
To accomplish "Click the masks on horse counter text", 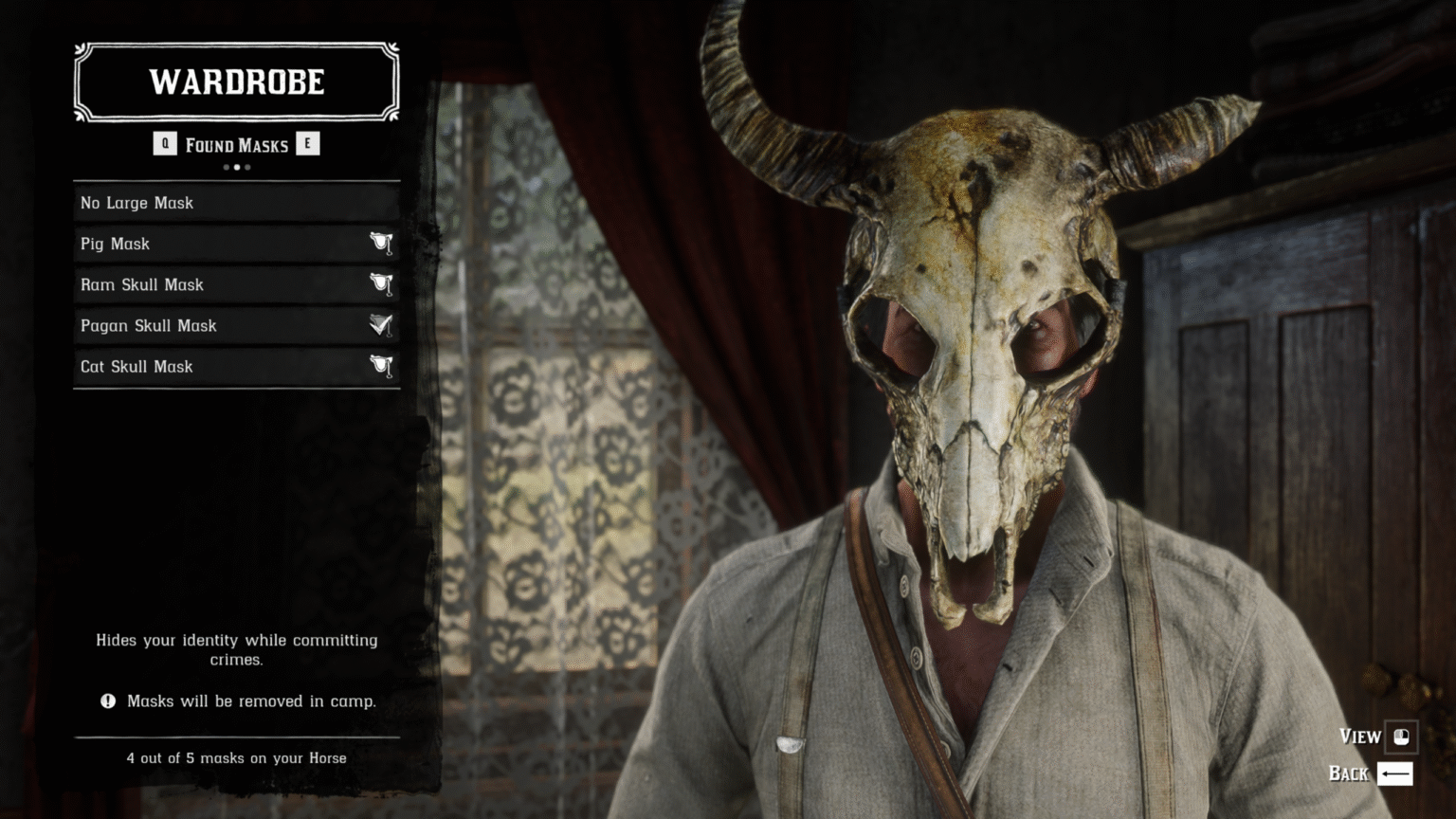I will [236, 758].
